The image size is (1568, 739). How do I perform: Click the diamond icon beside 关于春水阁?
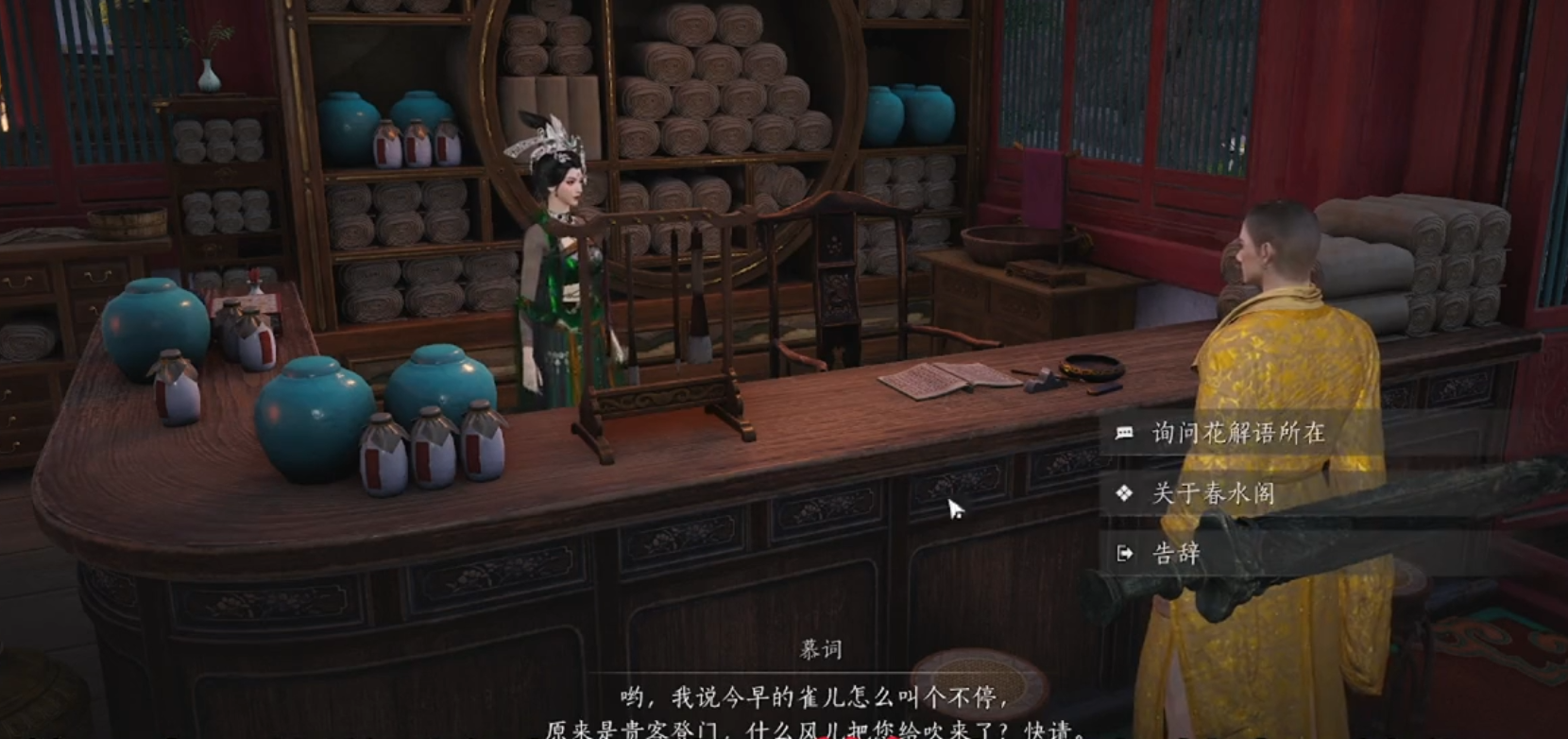[1124, 492]
